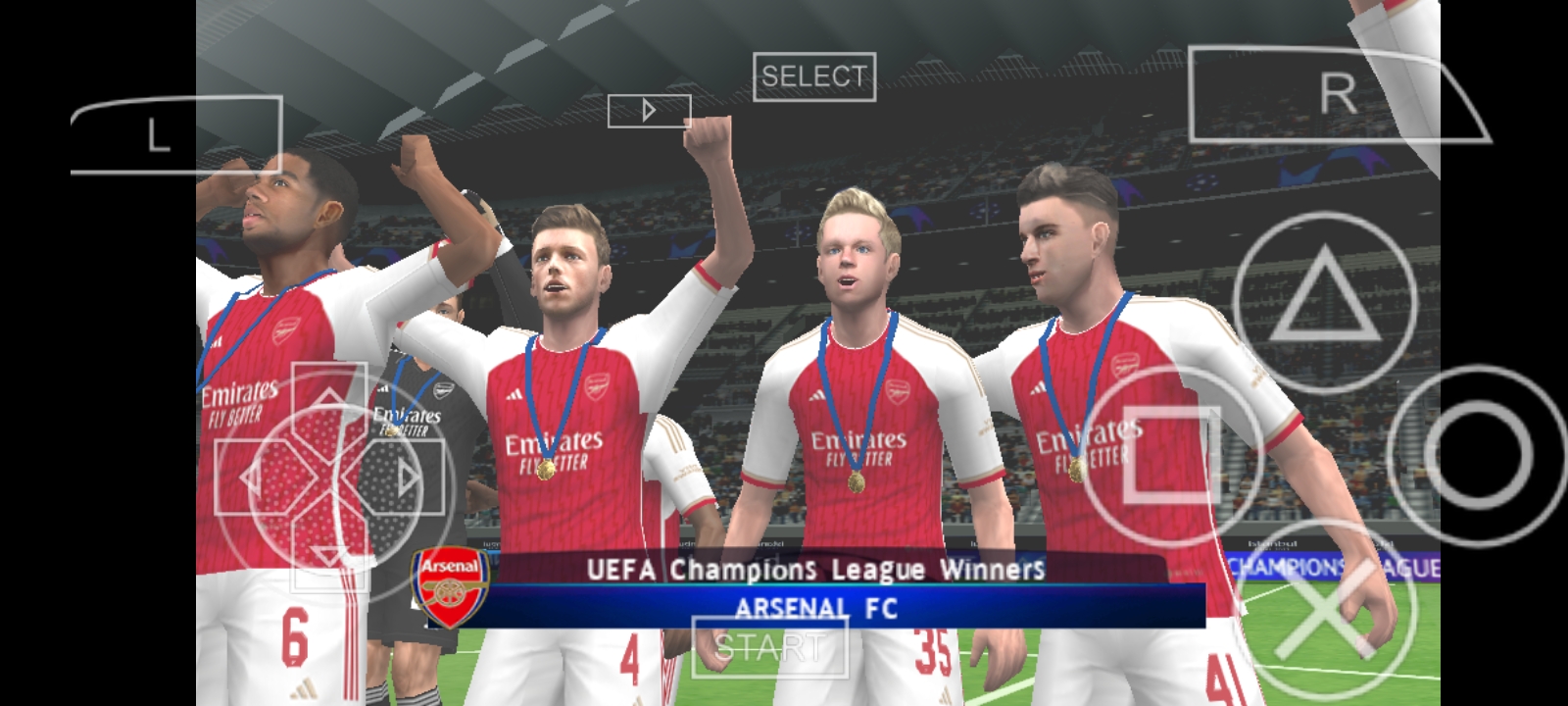Tap the START touch button
The height and width of the screenshot is (706, 1568).
click(769, 647)
